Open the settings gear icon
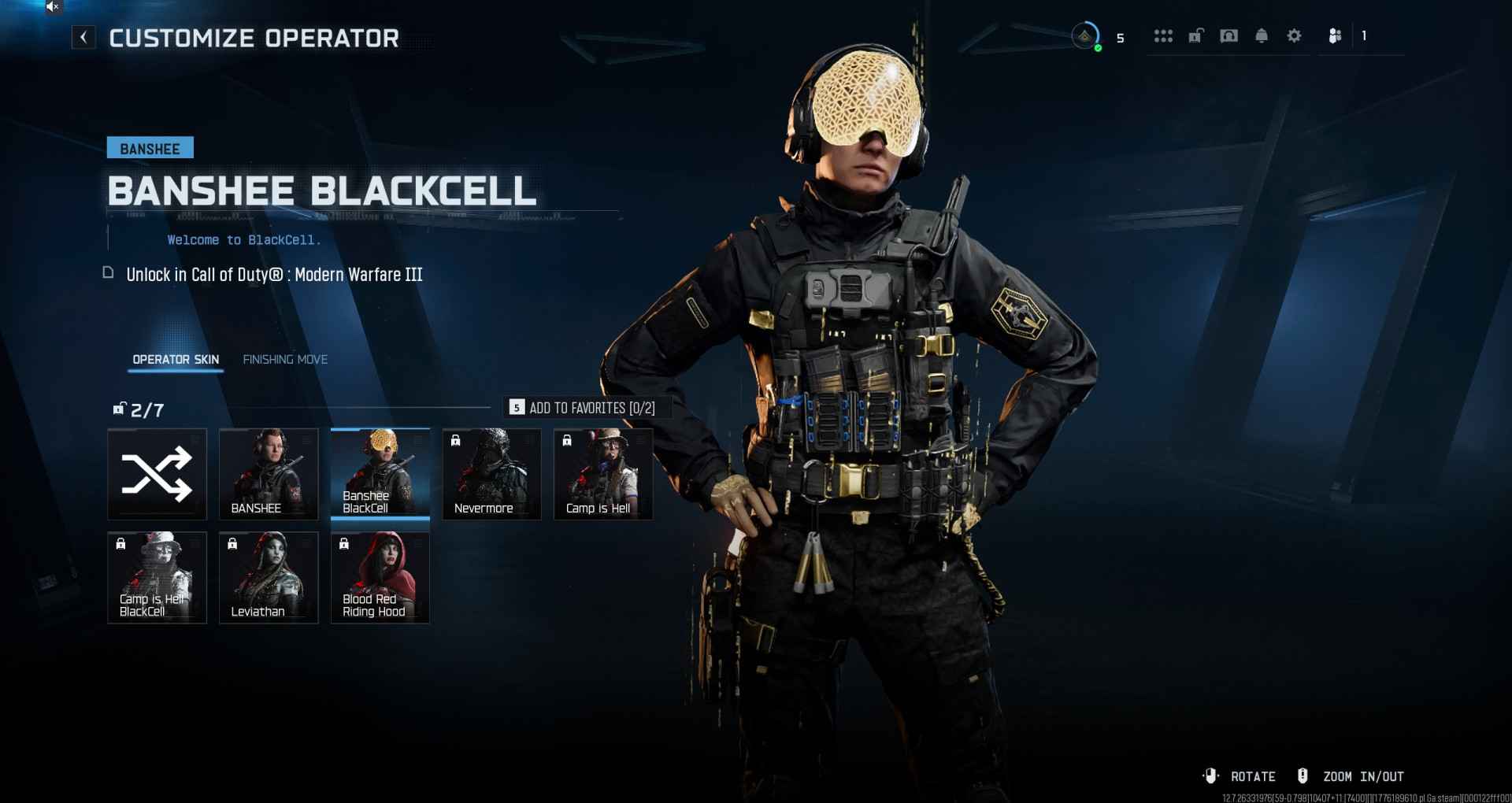 (x=1294, y=36)
